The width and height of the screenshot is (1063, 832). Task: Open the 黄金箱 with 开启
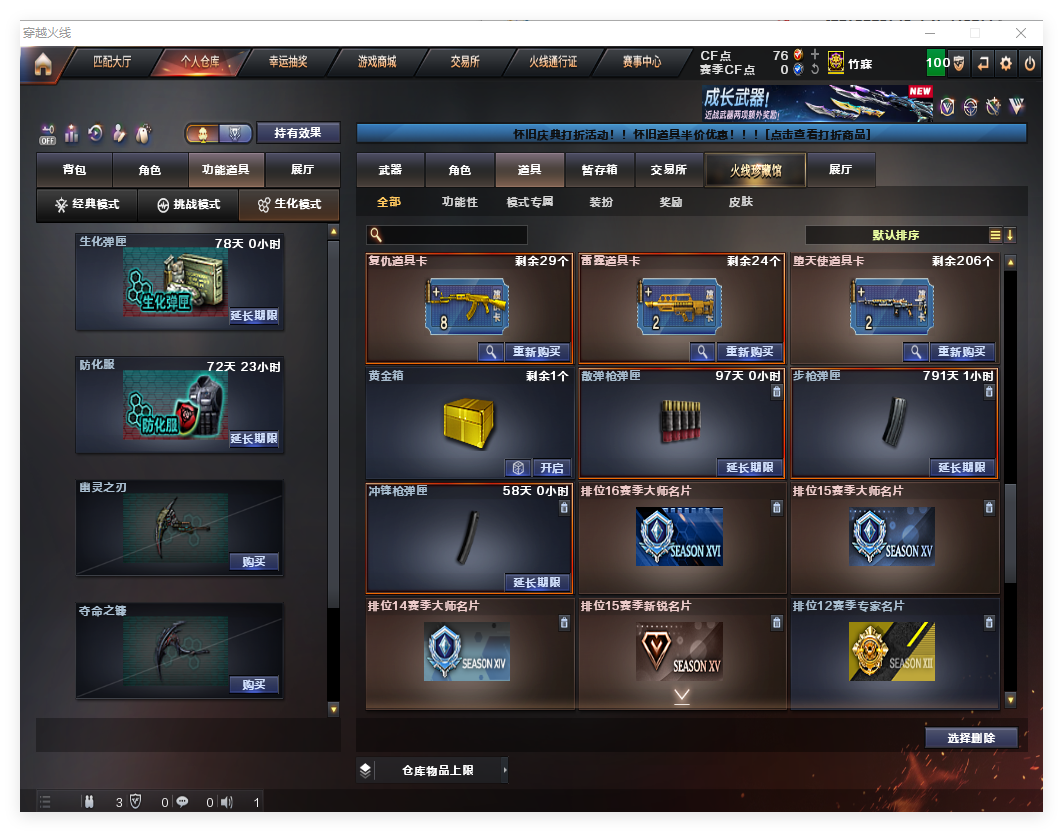coord(552,468)
